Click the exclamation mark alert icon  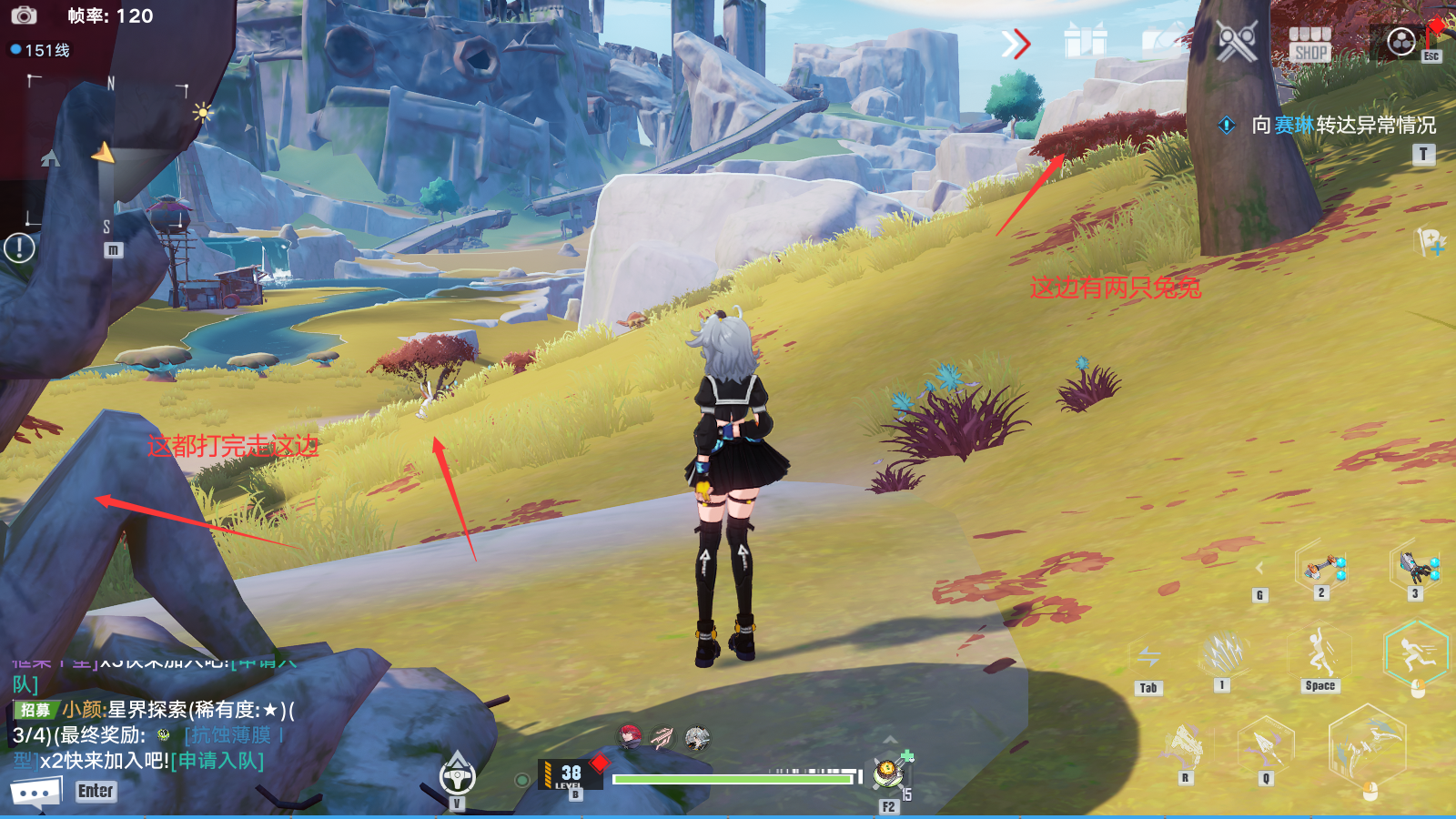(19, 248)
